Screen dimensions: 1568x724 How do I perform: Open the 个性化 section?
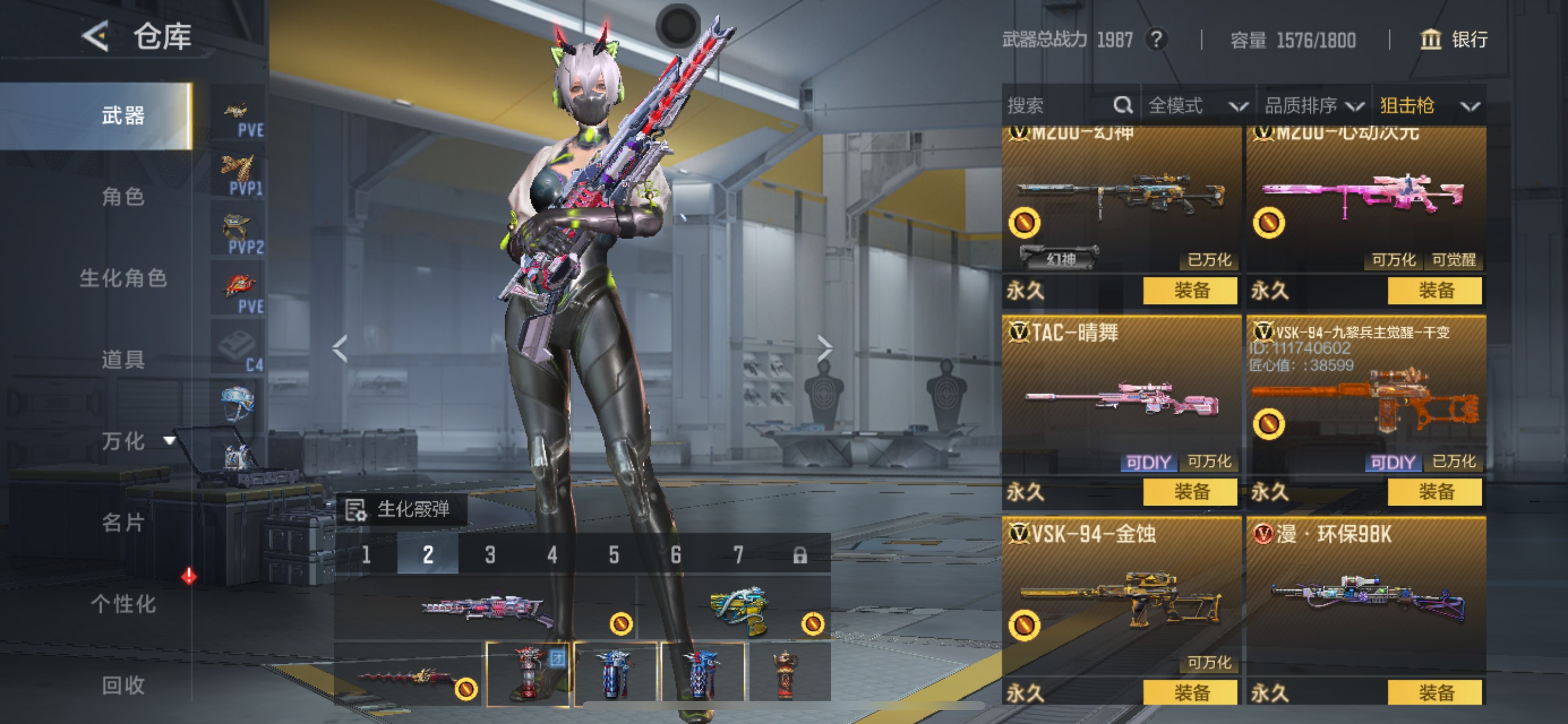(123, 603)
